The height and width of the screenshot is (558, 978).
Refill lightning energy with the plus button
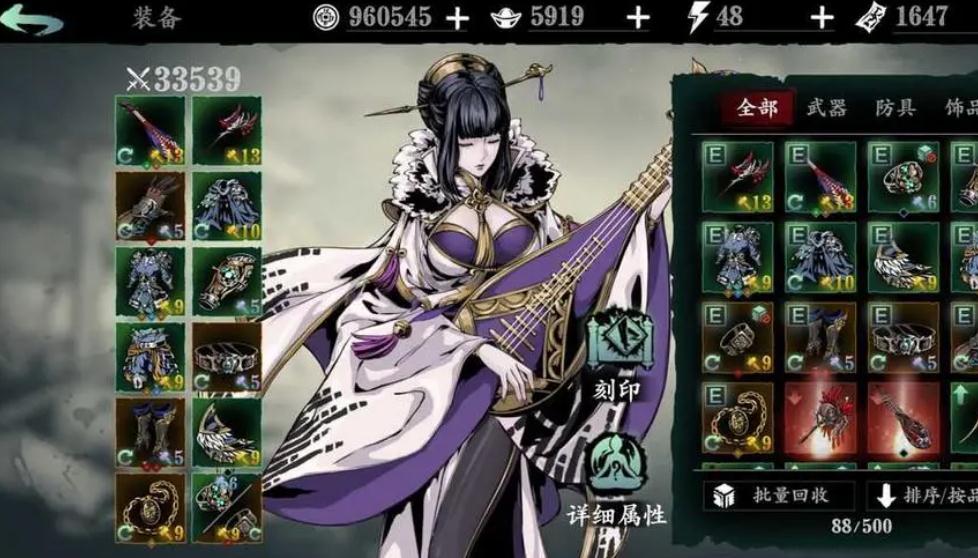click(821, 18)
